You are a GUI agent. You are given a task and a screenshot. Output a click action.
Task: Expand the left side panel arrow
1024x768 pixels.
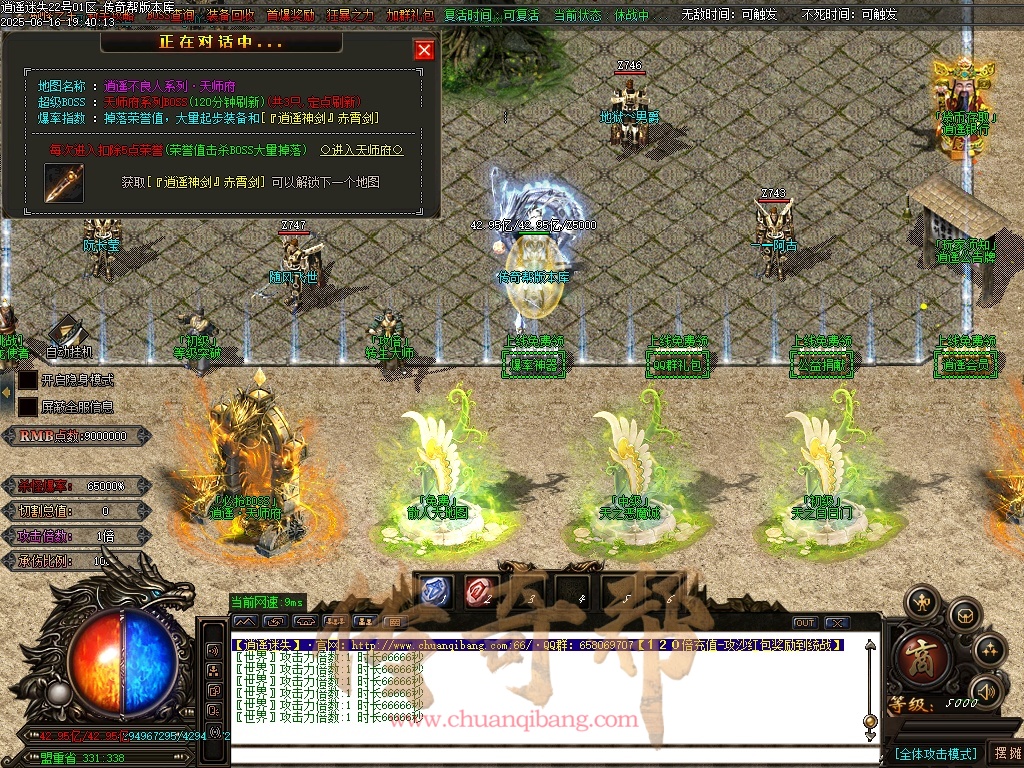5,380
